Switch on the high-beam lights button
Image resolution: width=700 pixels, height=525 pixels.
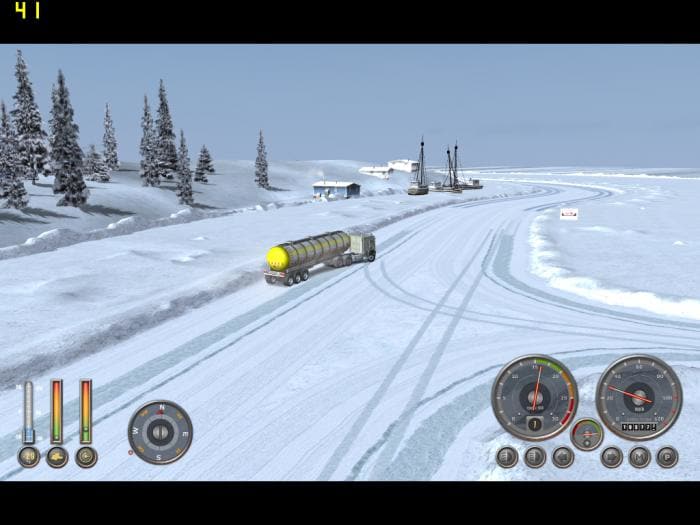[x=535, y=457]
